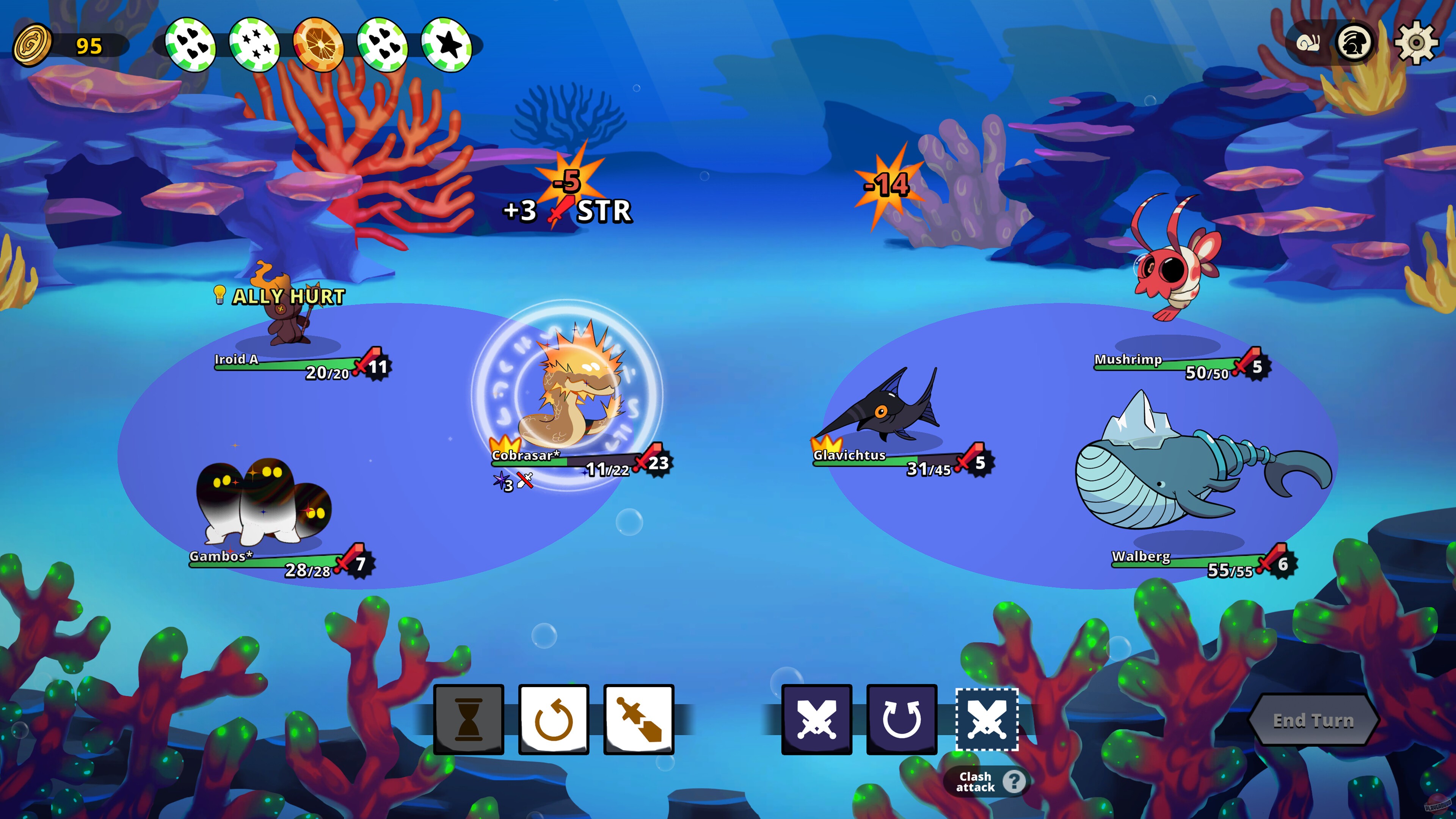This screenshot has height=819, width=1456.
Task: Select the star-patterned die token
Action: tap(255, 43)
